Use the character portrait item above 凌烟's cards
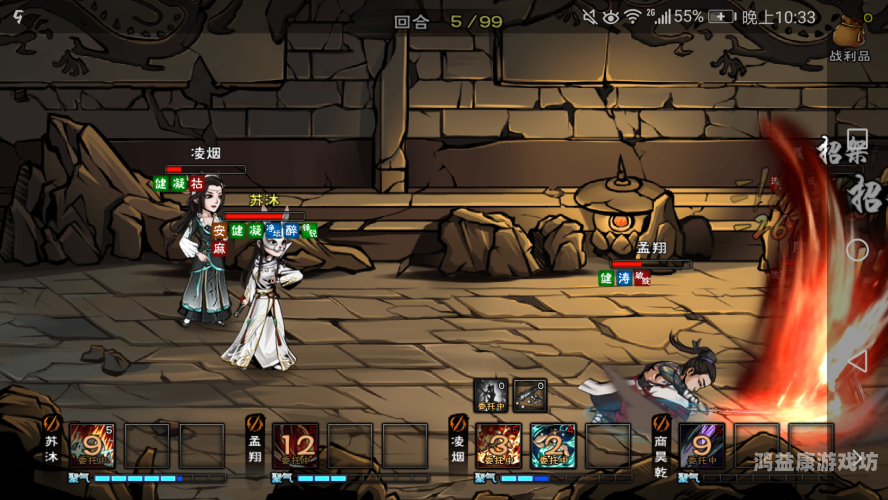This screenshot has width=888, height=500. pos(492,394)
